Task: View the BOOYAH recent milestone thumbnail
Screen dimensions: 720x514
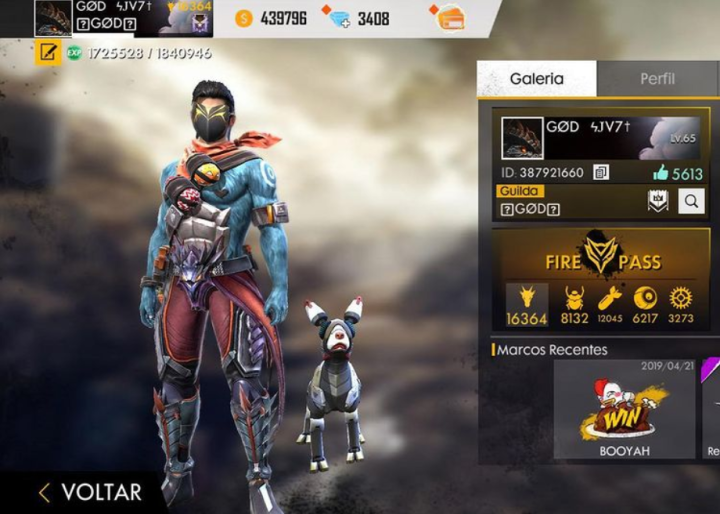Action: point(624,410)
